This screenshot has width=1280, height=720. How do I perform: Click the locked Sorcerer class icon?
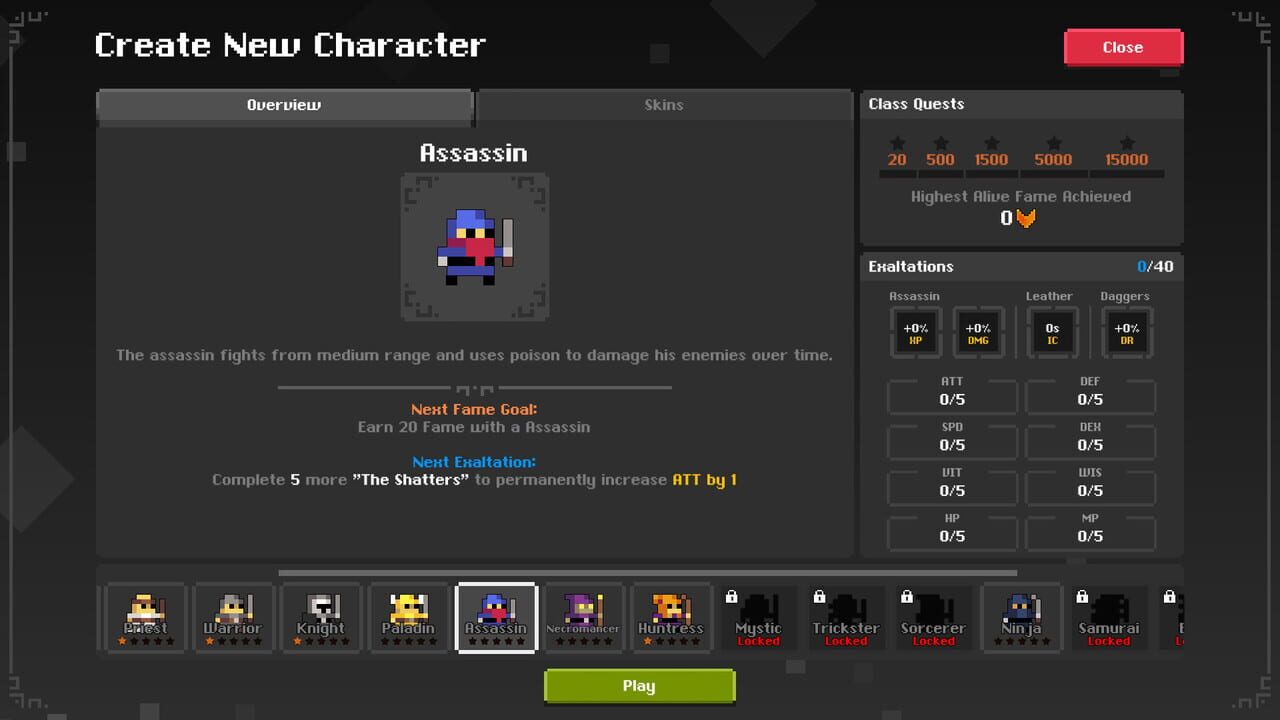click(934, 615)
